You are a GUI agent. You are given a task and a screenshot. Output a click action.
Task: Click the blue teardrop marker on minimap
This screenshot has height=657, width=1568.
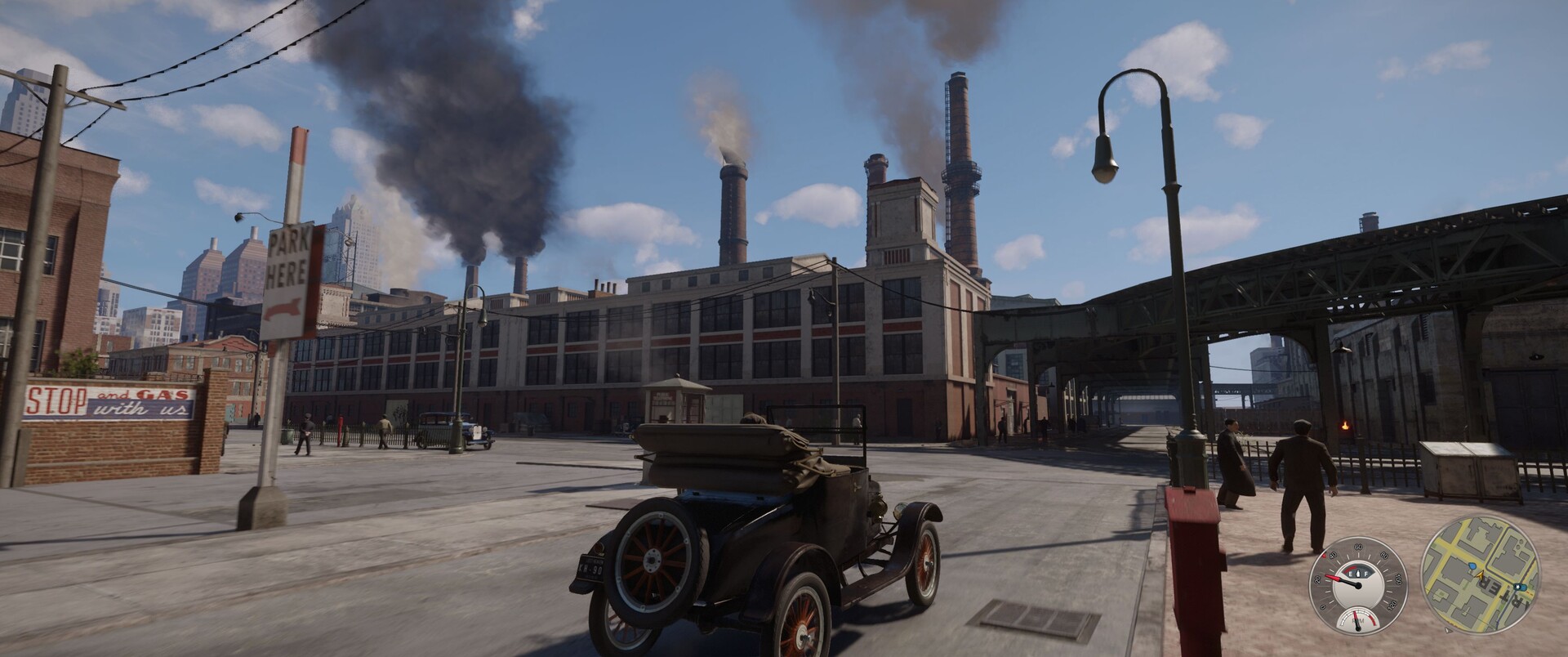(x=1472, y=566)
